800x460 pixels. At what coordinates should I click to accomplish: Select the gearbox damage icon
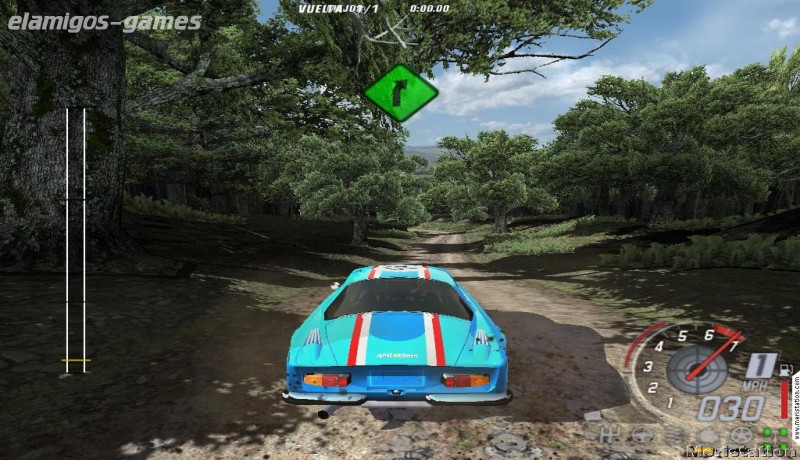point(610,434)
